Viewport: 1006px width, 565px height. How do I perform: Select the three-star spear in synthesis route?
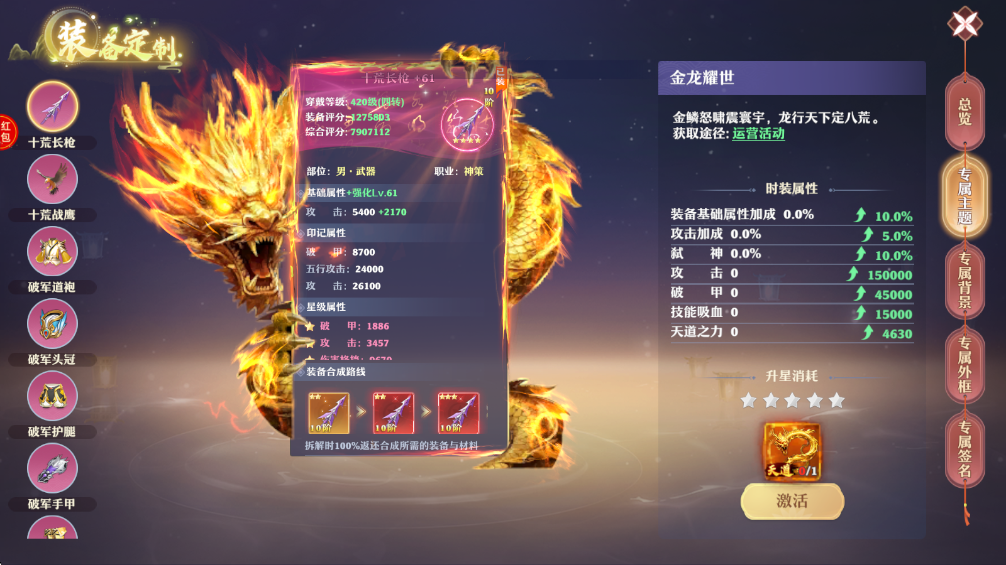458,411
